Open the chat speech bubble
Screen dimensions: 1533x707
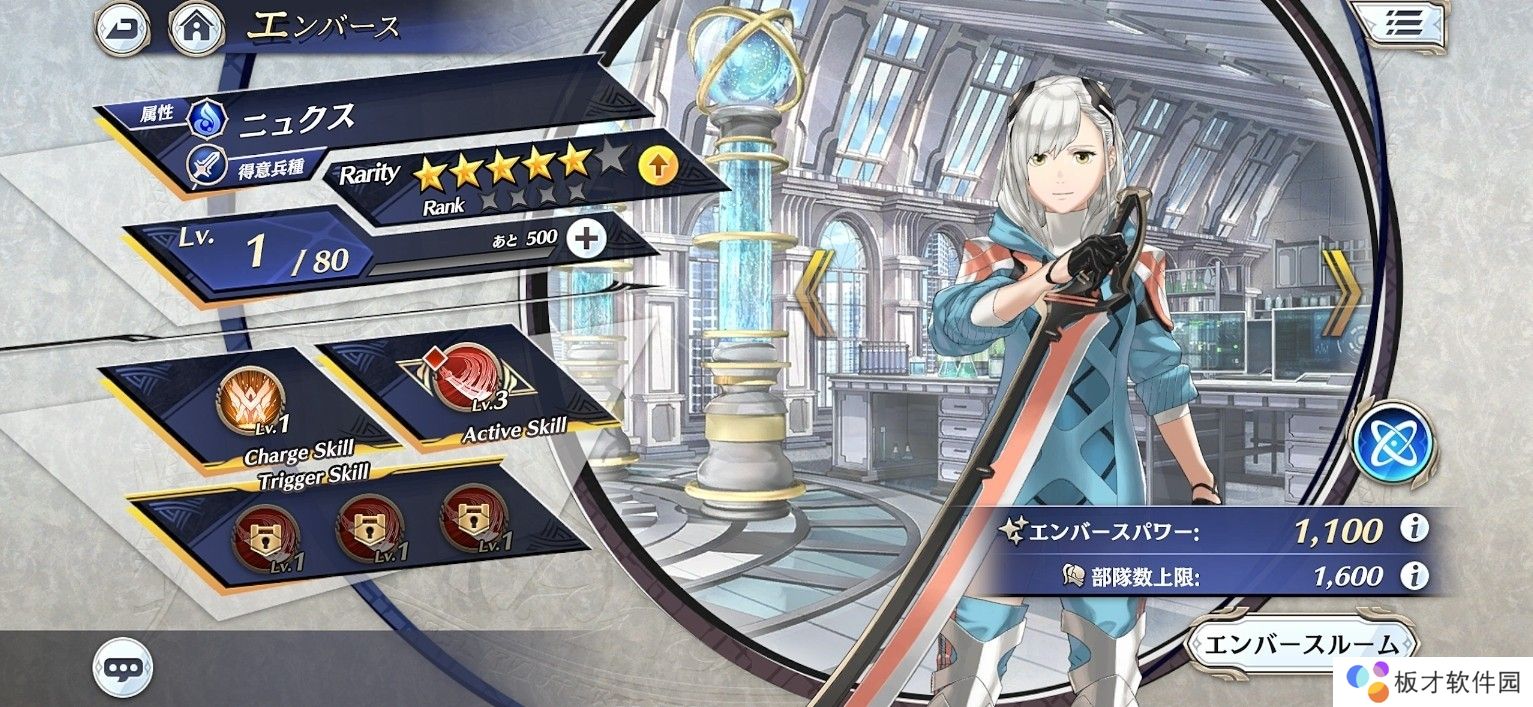123,666
